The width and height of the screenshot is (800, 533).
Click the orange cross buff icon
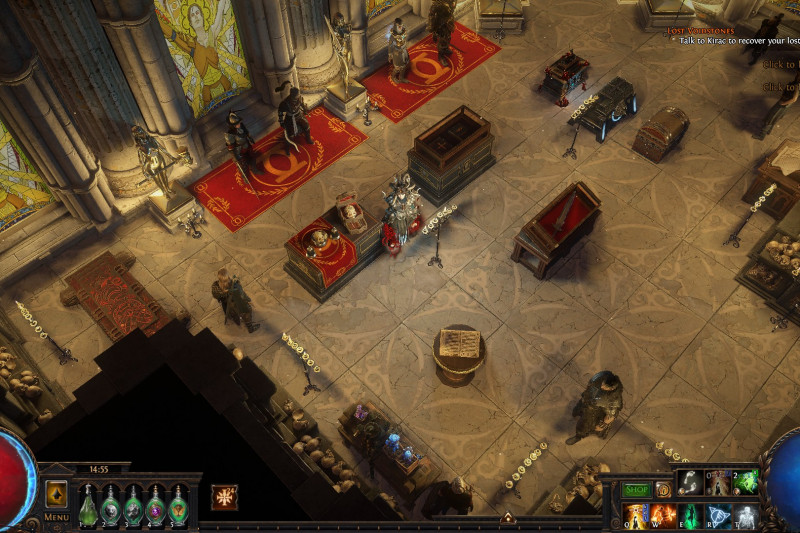(x=224, y=496)
